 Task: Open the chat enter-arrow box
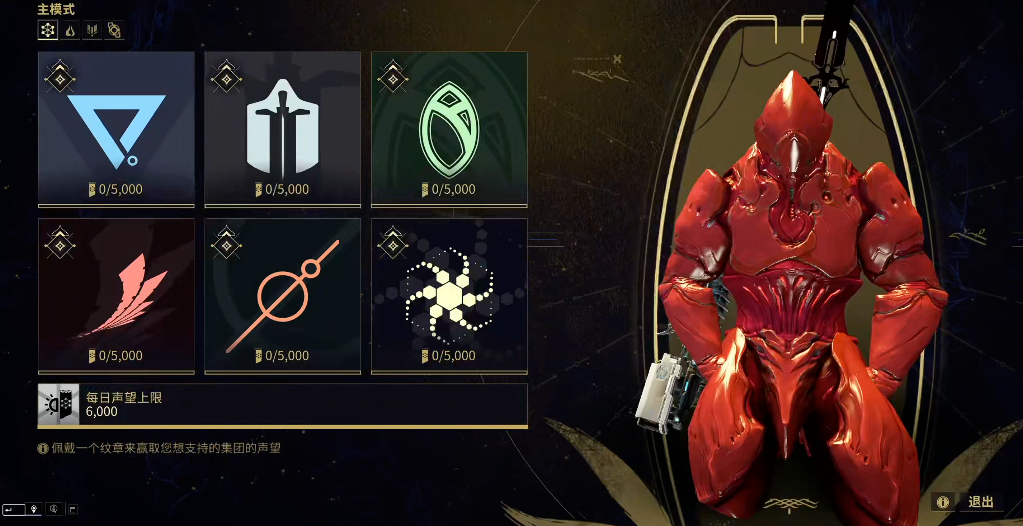[13, 509]
